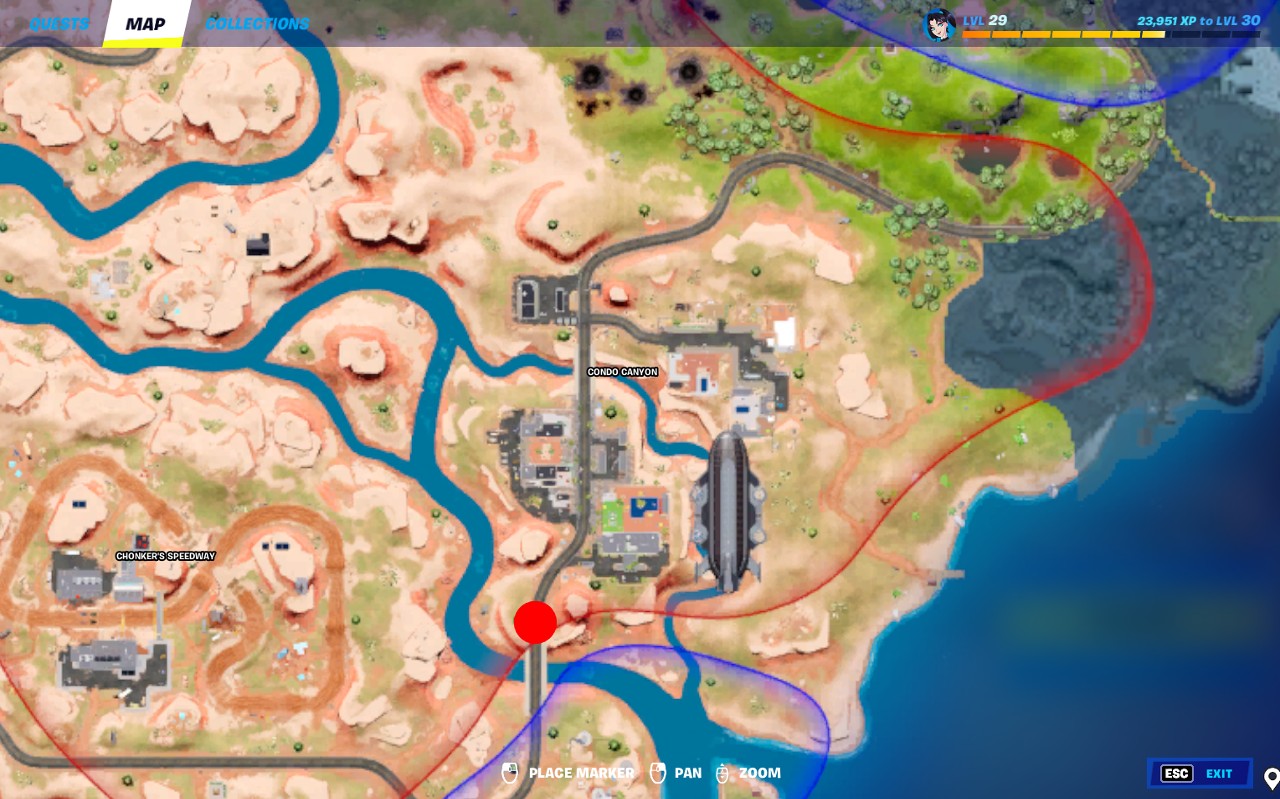This screenshot has width=1280, height=799.
Task: Click the Zoom scroll-wheel icon
Action: click(x=722, y=773)
